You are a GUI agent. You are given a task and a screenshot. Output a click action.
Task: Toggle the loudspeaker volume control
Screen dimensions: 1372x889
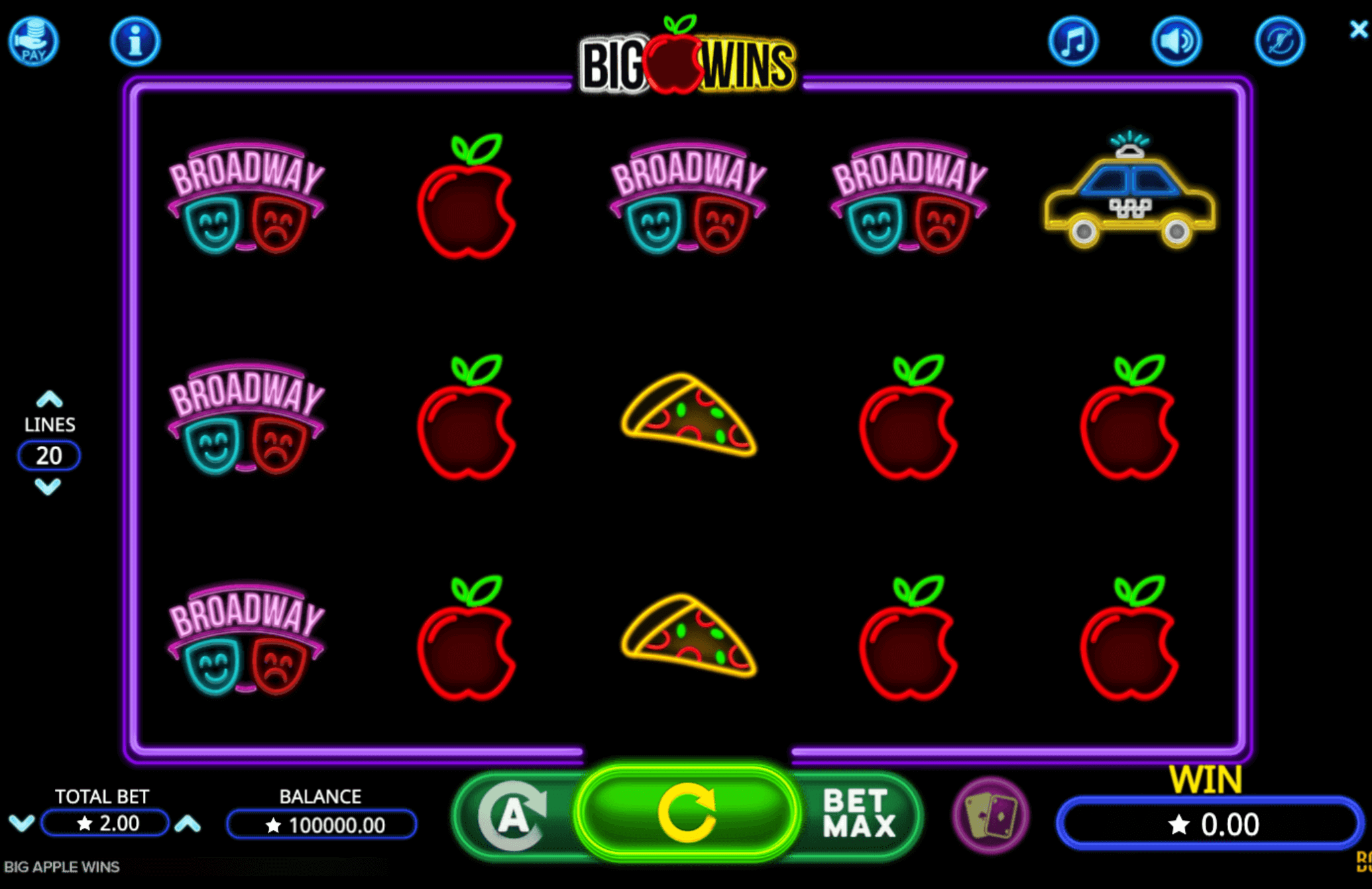coord(1176,40)
